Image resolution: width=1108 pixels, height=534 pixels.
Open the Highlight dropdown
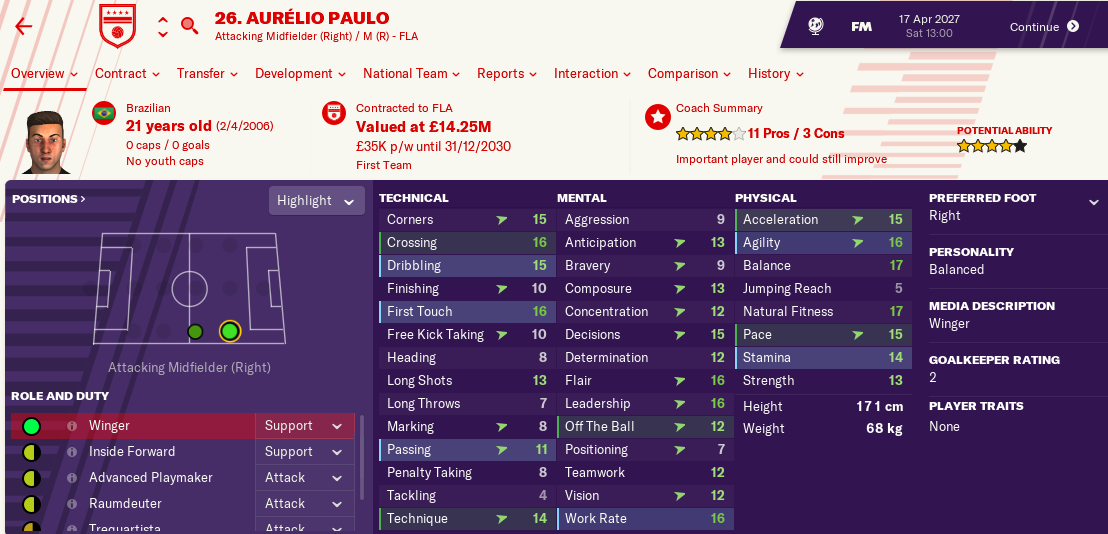coord(315,201)
